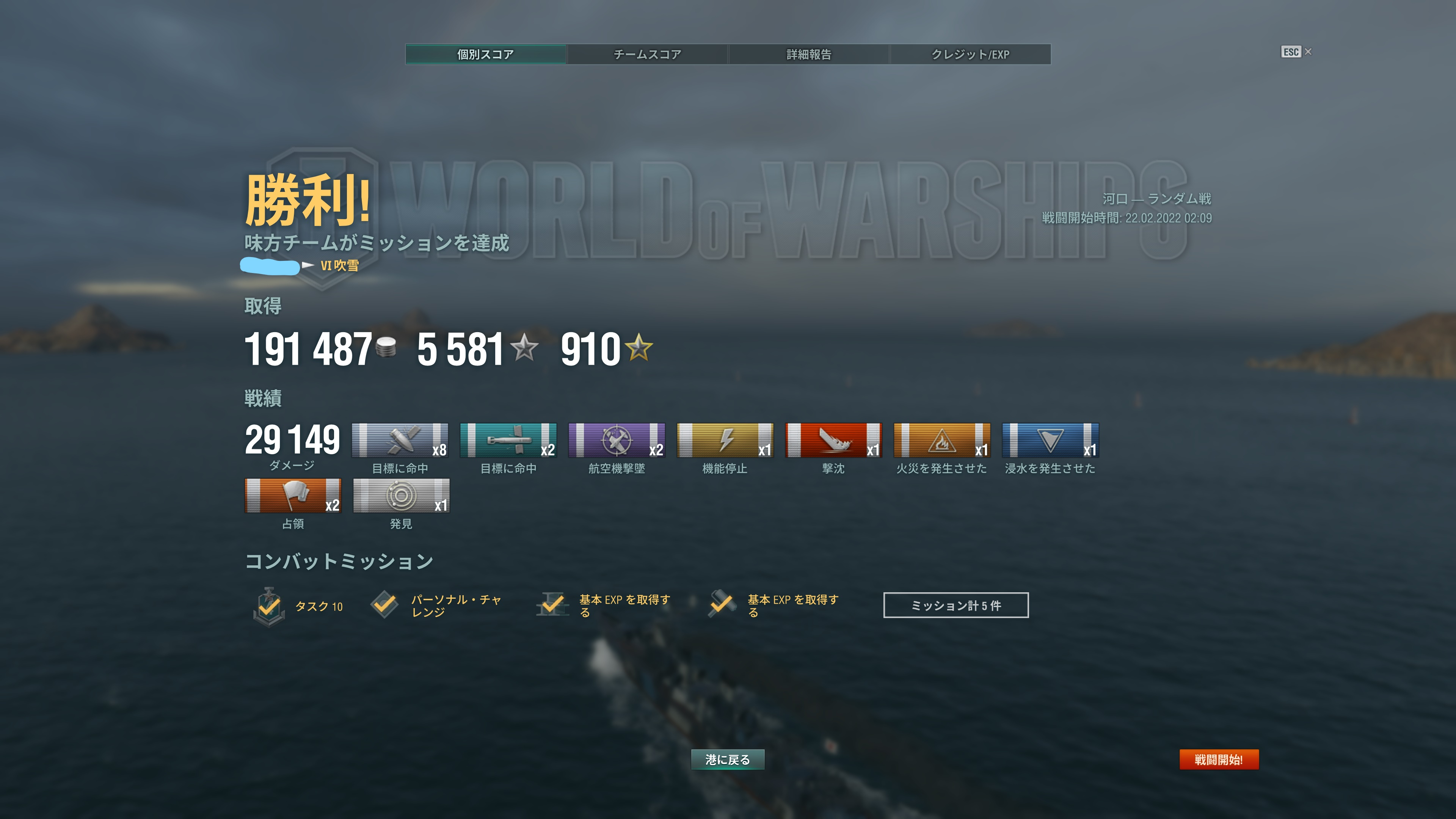Click the 港に戻る button
The width and height of the screenshot is (1456, 819).
(x=728, y=760)
